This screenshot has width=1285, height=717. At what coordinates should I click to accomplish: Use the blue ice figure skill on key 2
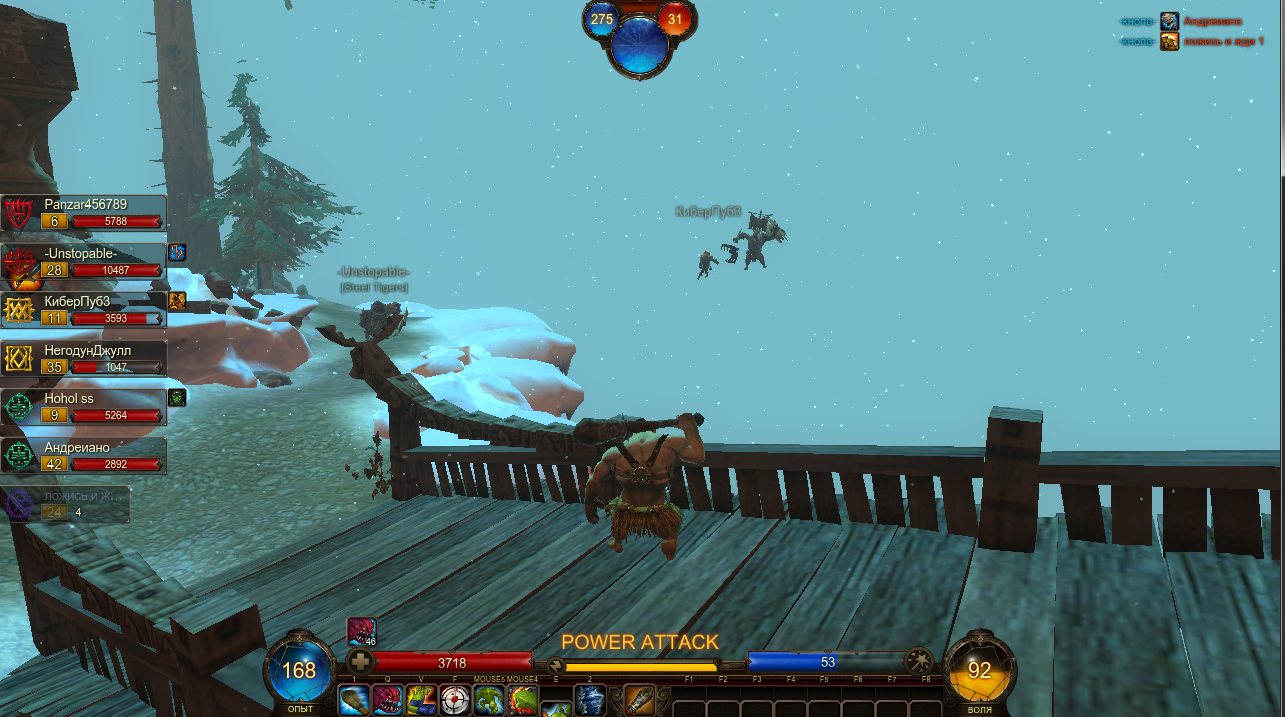[x=590, y=701]
